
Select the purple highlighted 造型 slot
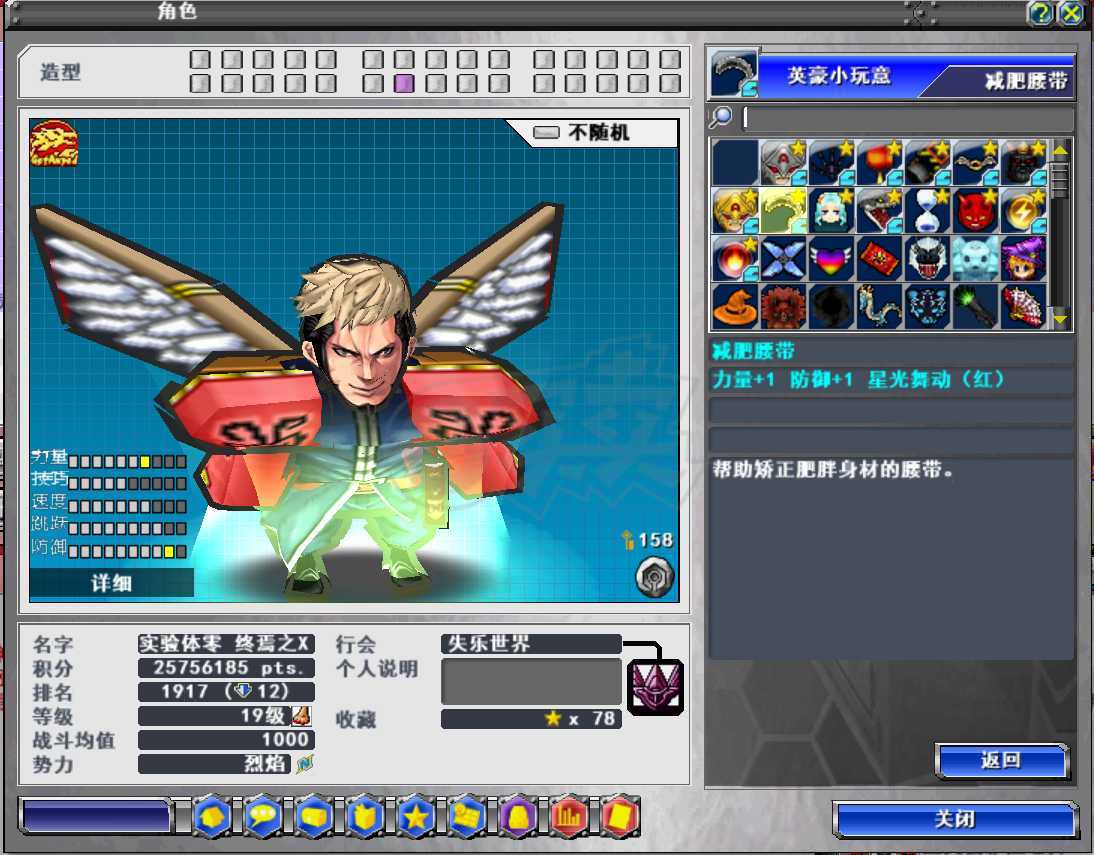(404, 84)
